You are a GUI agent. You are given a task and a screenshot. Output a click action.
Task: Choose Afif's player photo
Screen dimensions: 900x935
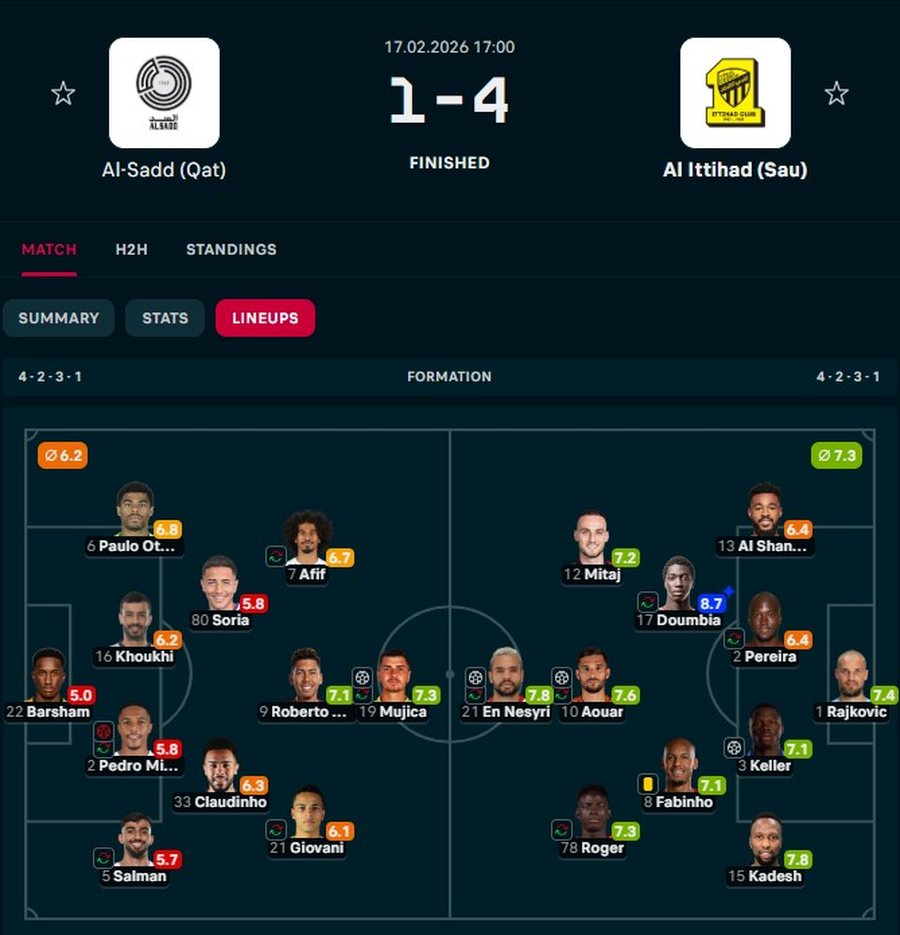[x=307, y=537]
